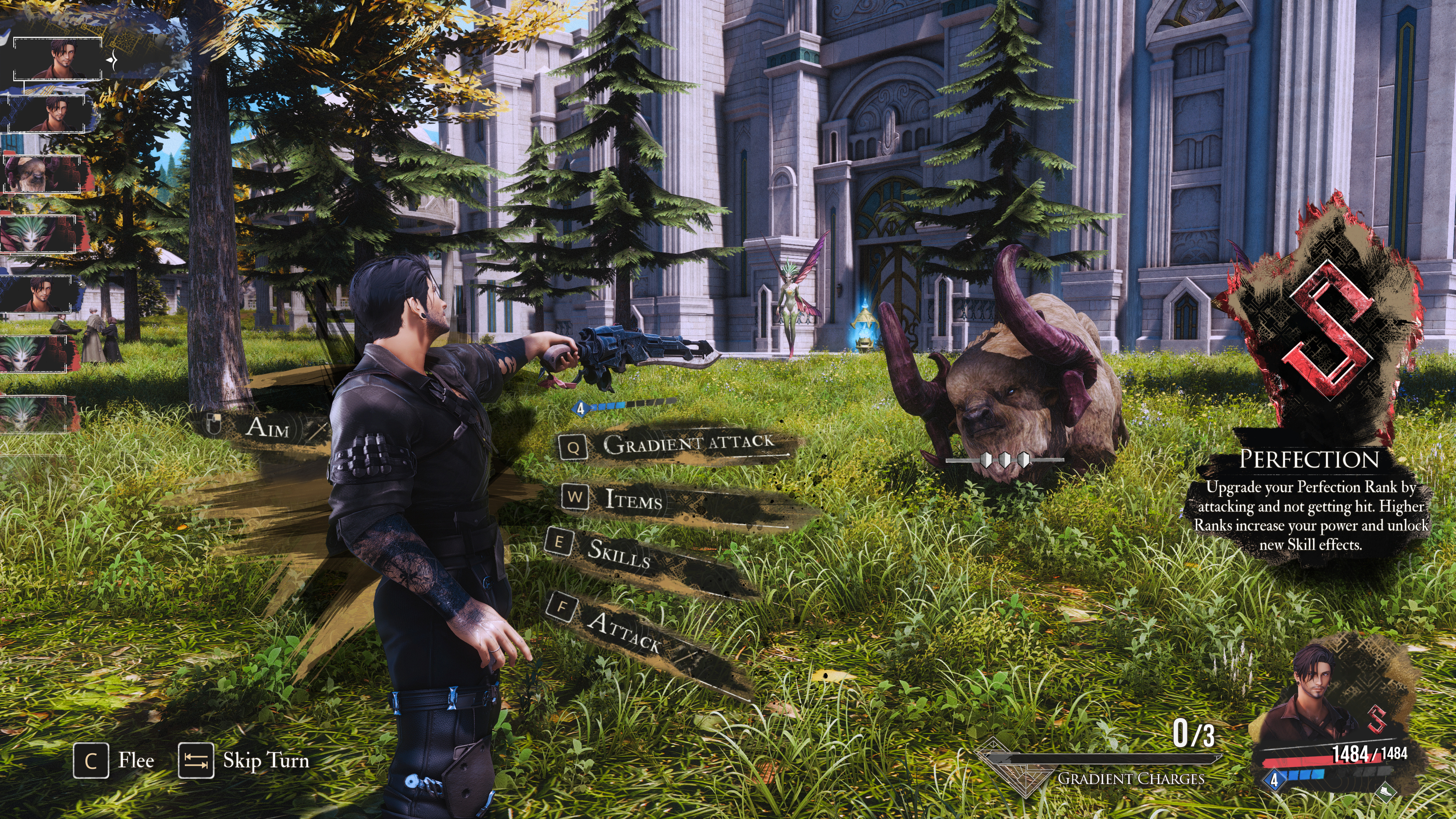Click the active character portrait heading the turn order
1456x819 pixels.
58,58
